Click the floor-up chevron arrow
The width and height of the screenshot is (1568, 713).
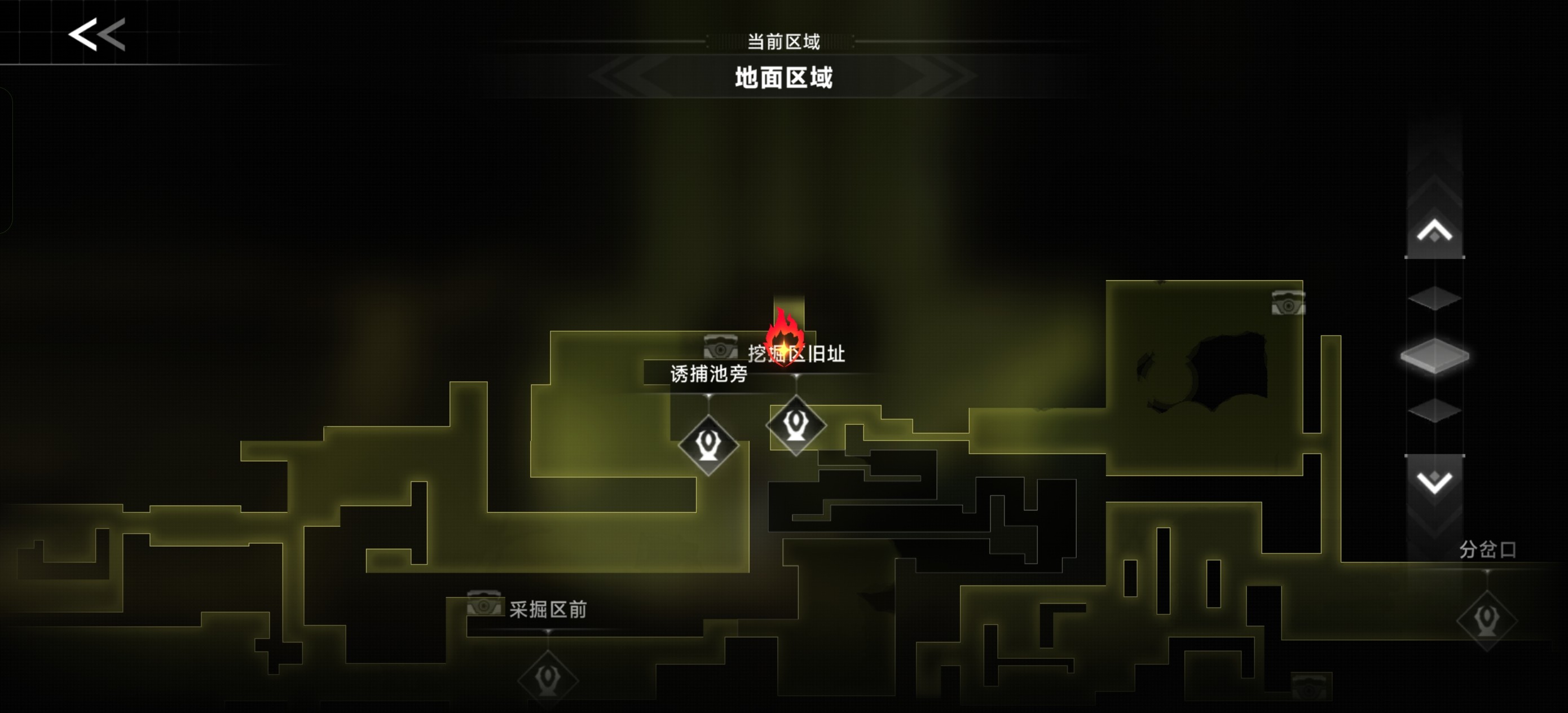click(1434, 231)
